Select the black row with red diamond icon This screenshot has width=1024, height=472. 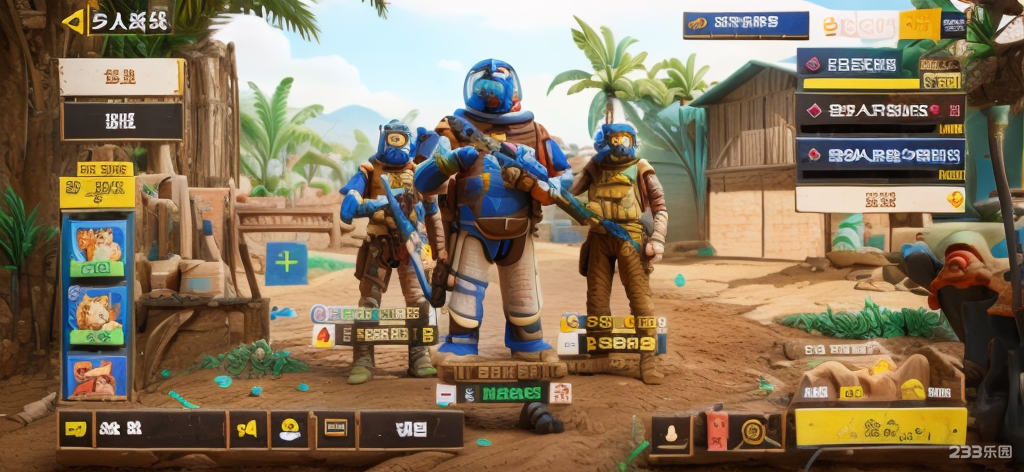(880, 109)
